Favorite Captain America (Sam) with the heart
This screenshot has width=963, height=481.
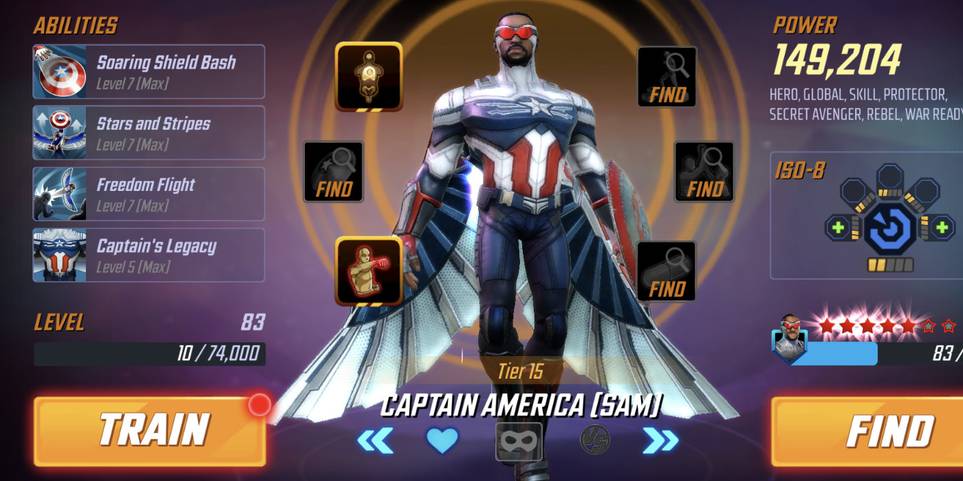[x=442, y=440]
